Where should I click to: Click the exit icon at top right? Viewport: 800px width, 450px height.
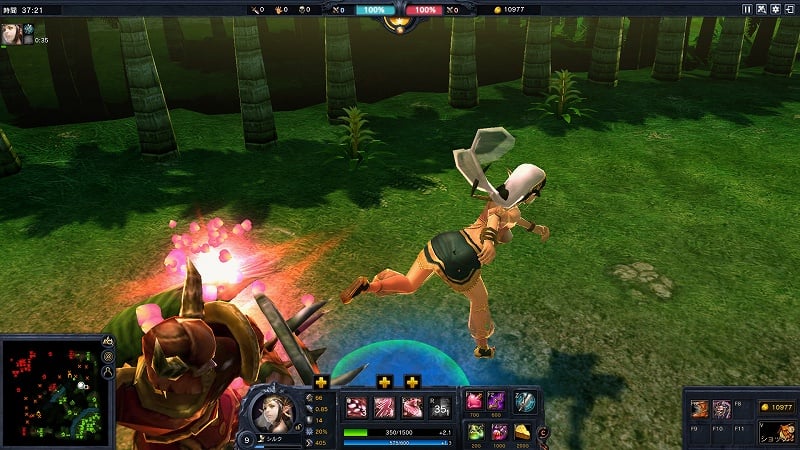[x=790, y=9]
